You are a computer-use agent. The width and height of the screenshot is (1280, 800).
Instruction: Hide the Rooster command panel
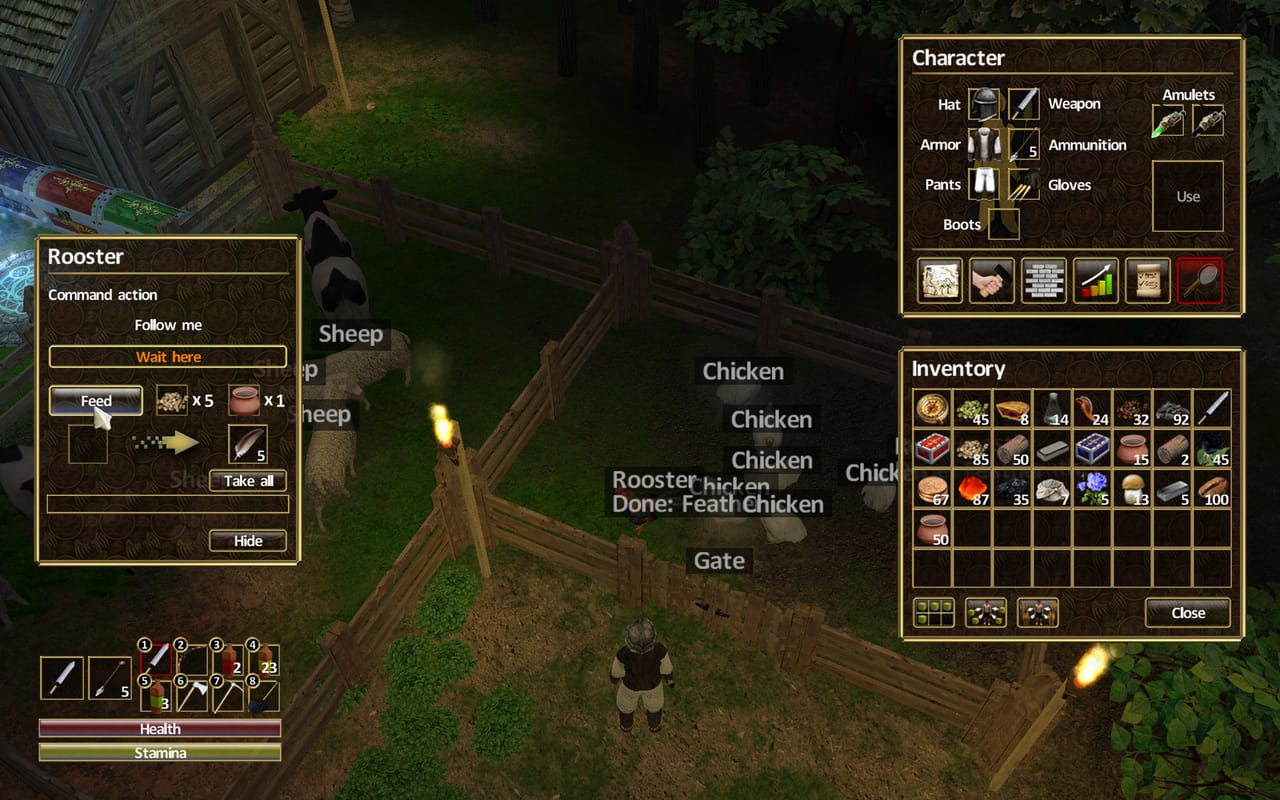pos(246,541)
